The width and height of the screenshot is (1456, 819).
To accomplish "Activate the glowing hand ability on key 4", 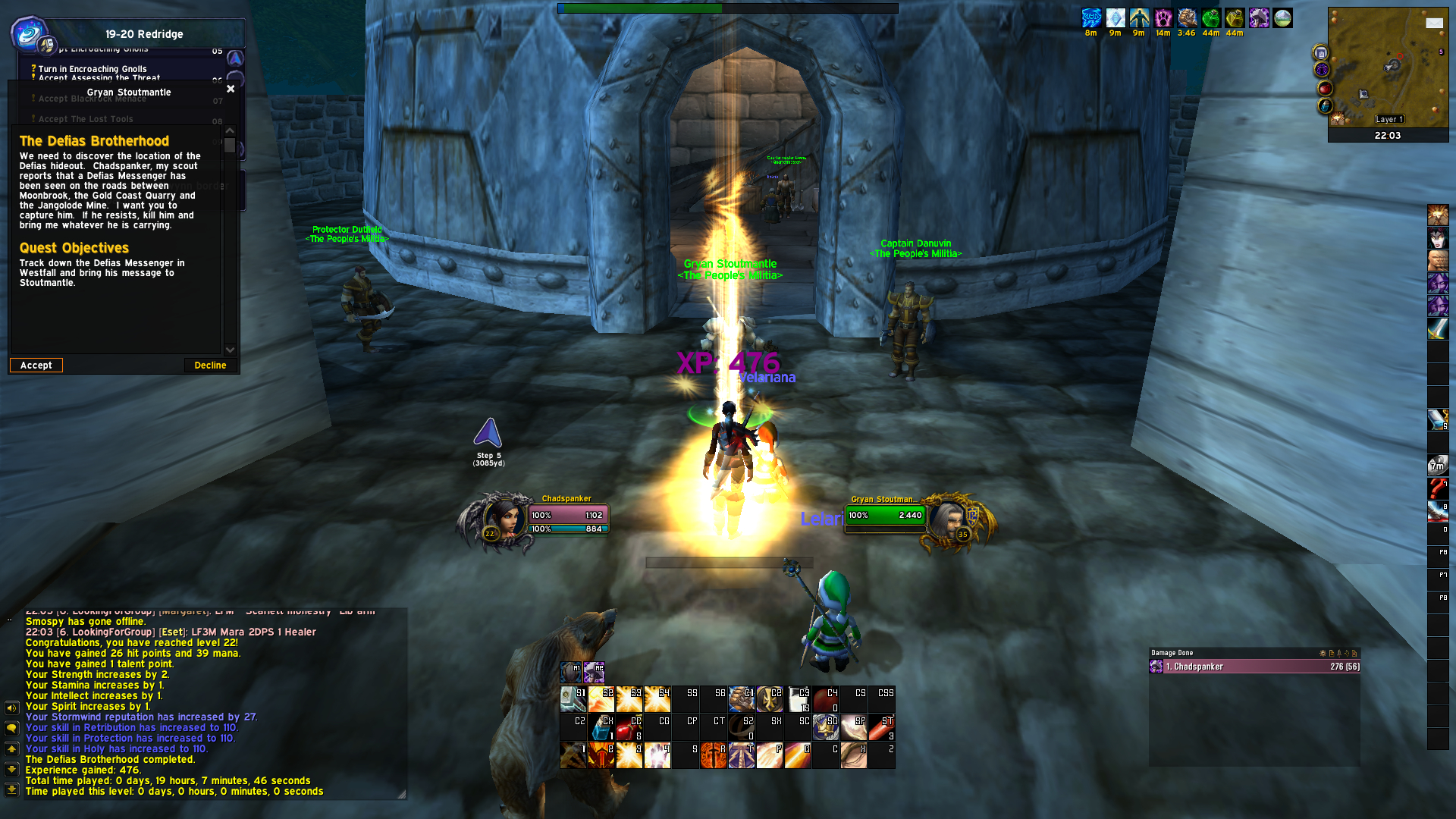I will 657,755.
